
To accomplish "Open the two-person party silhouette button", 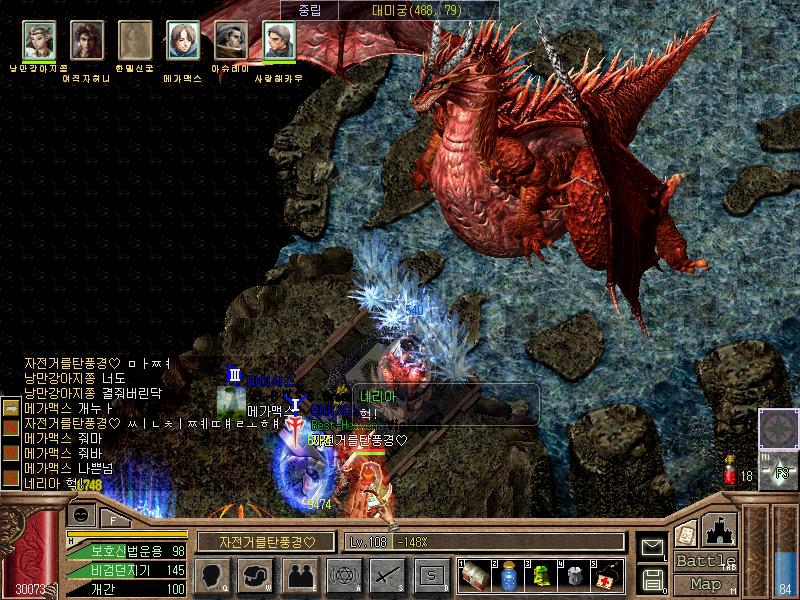I will coord(299,575).
